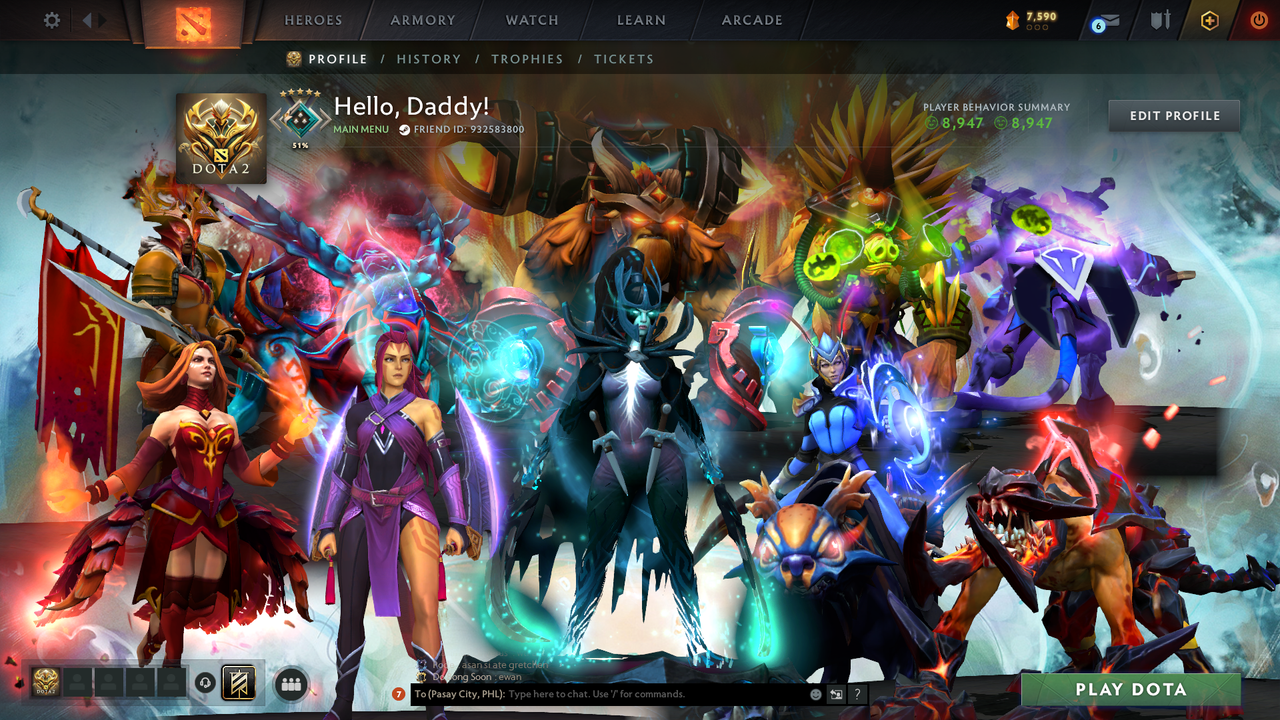Click the power button to exit Dota 2
Viewport: 1280px width, 720px height.
(x=1257, y=18)
